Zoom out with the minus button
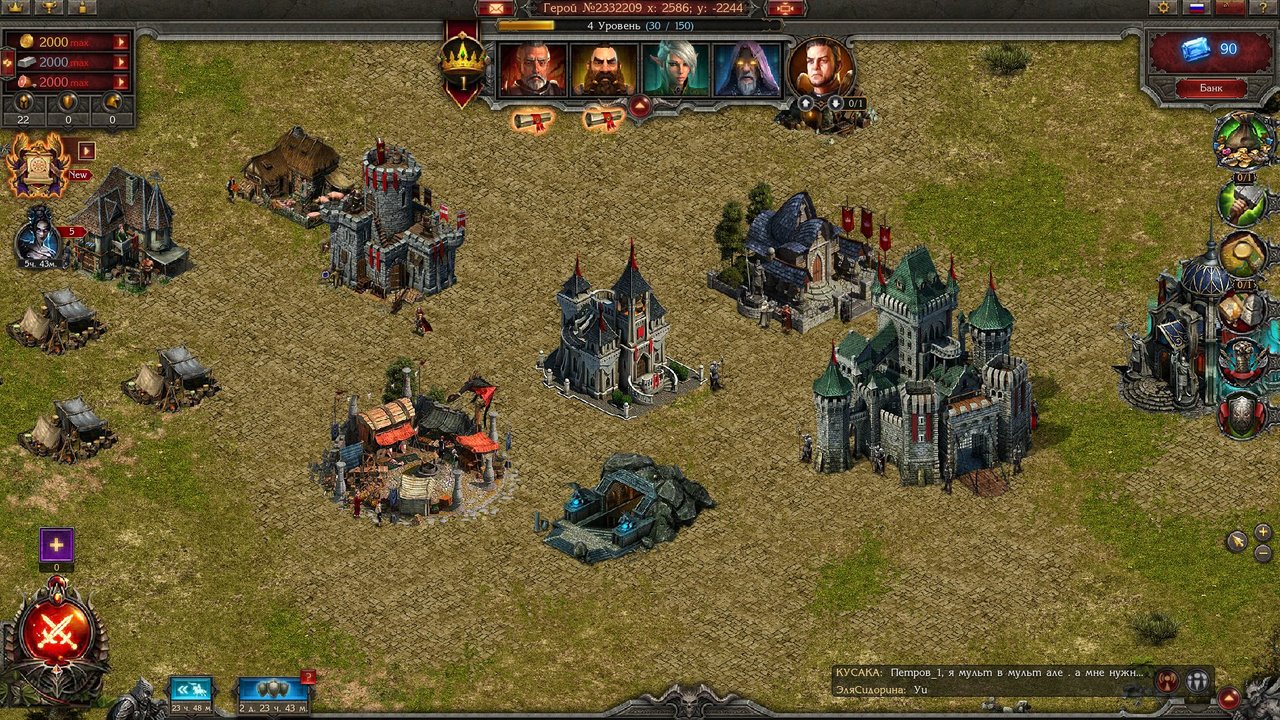Screen dimensions: 1280x720 1263,553
